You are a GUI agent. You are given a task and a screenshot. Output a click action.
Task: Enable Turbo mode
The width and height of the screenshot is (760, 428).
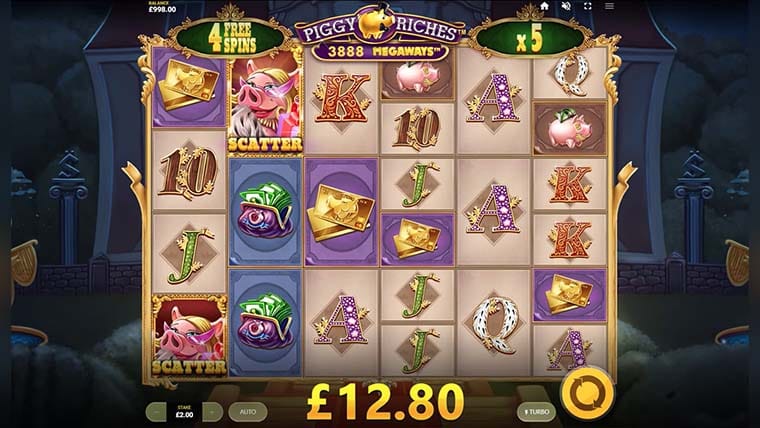coord(536,411)
